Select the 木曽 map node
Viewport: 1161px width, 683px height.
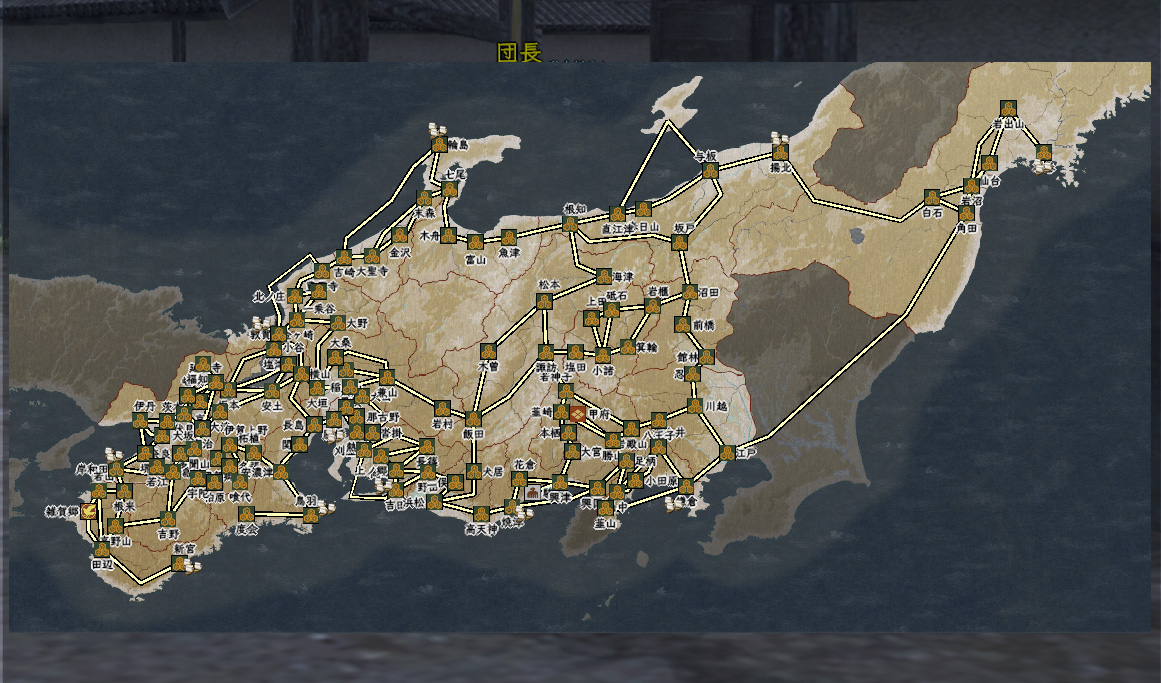pos(488,351)
